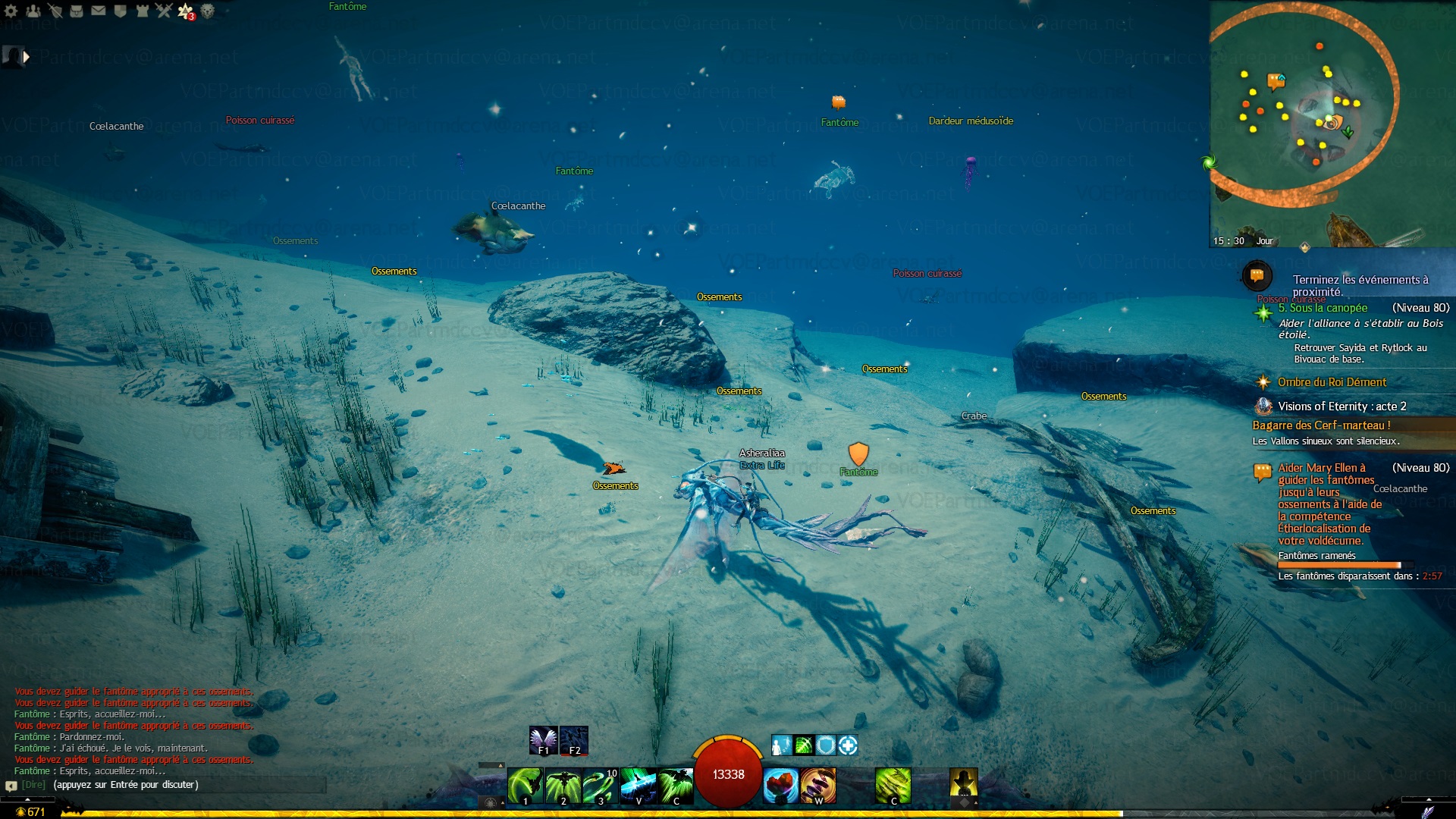1456x819 pixels.
Task: Open the mail envelope icon
Action: 99,11
